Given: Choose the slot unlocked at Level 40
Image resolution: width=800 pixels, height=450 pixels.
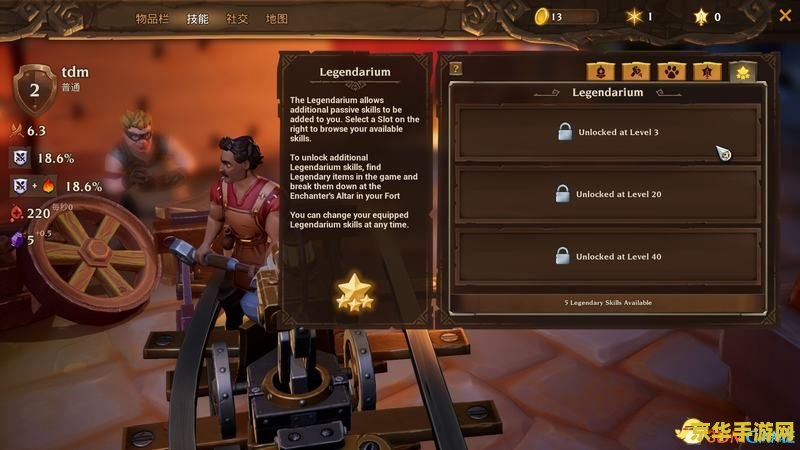Looking at the screenshot, I should coord(608,256).
